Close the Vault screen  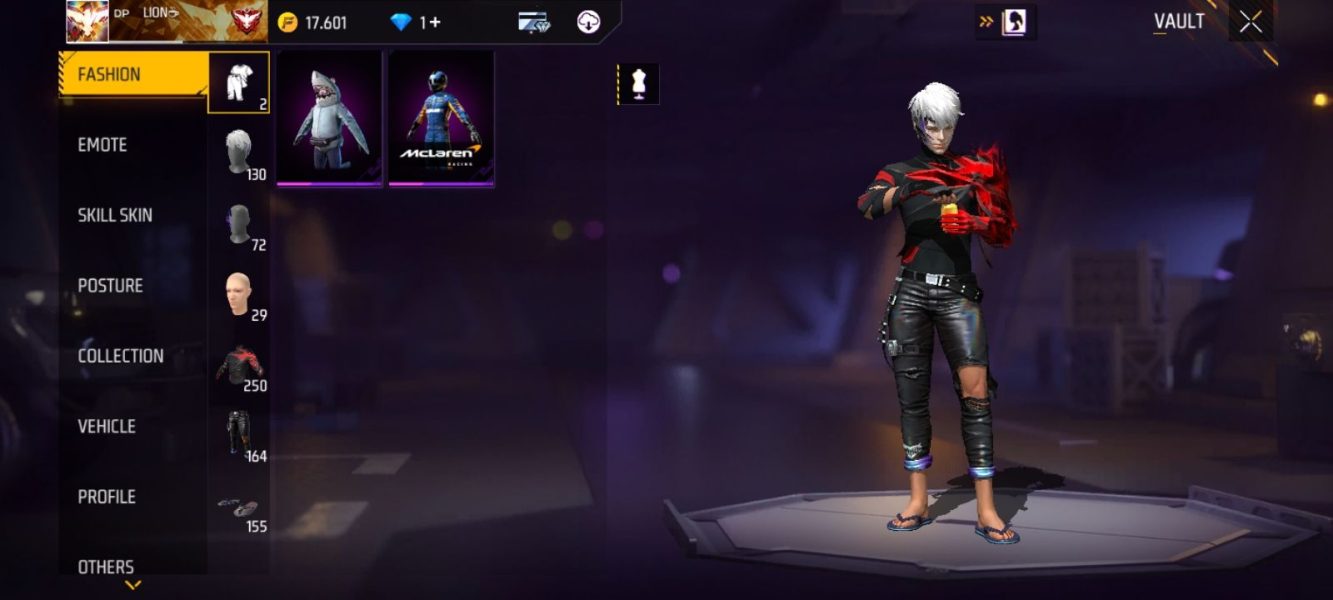tap(1250, 22)
